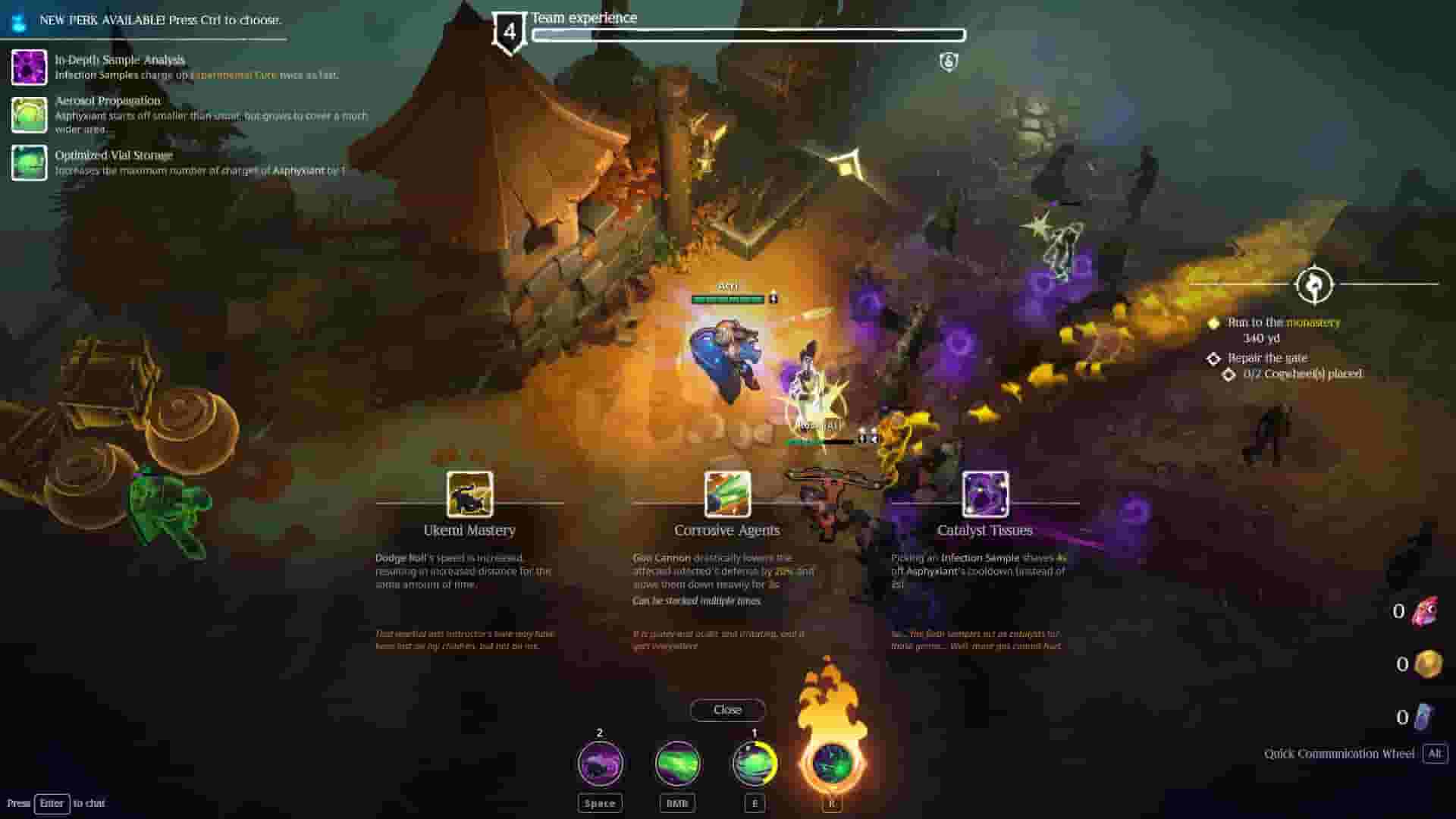Click the Team experience progress bar
Screen dimensions: 1456x819
749,35
